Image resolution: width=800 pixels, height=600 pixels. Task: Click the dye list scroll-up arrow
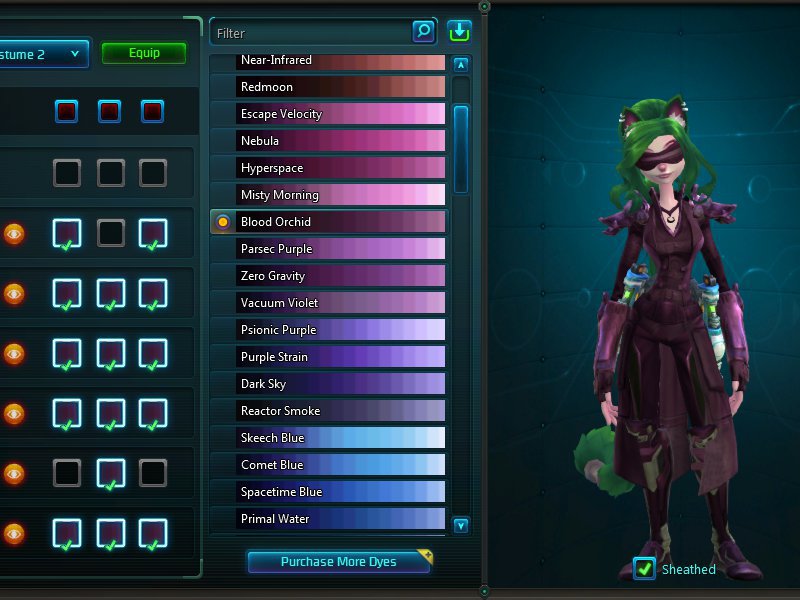click(461, 65)
